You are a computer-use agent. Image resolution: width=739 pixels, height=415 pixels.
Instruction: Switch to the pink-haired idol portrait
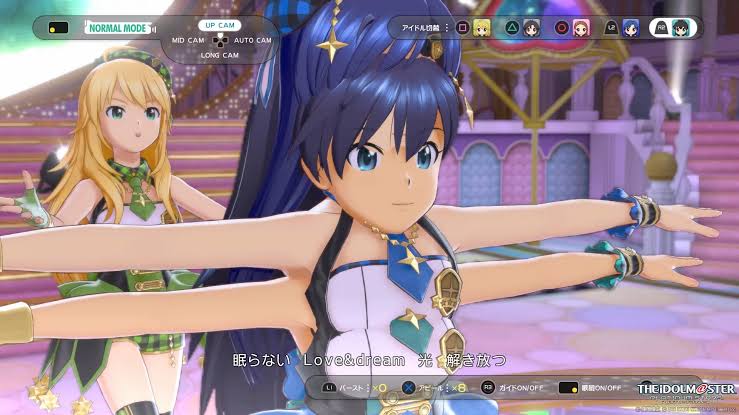pos(581,27)
